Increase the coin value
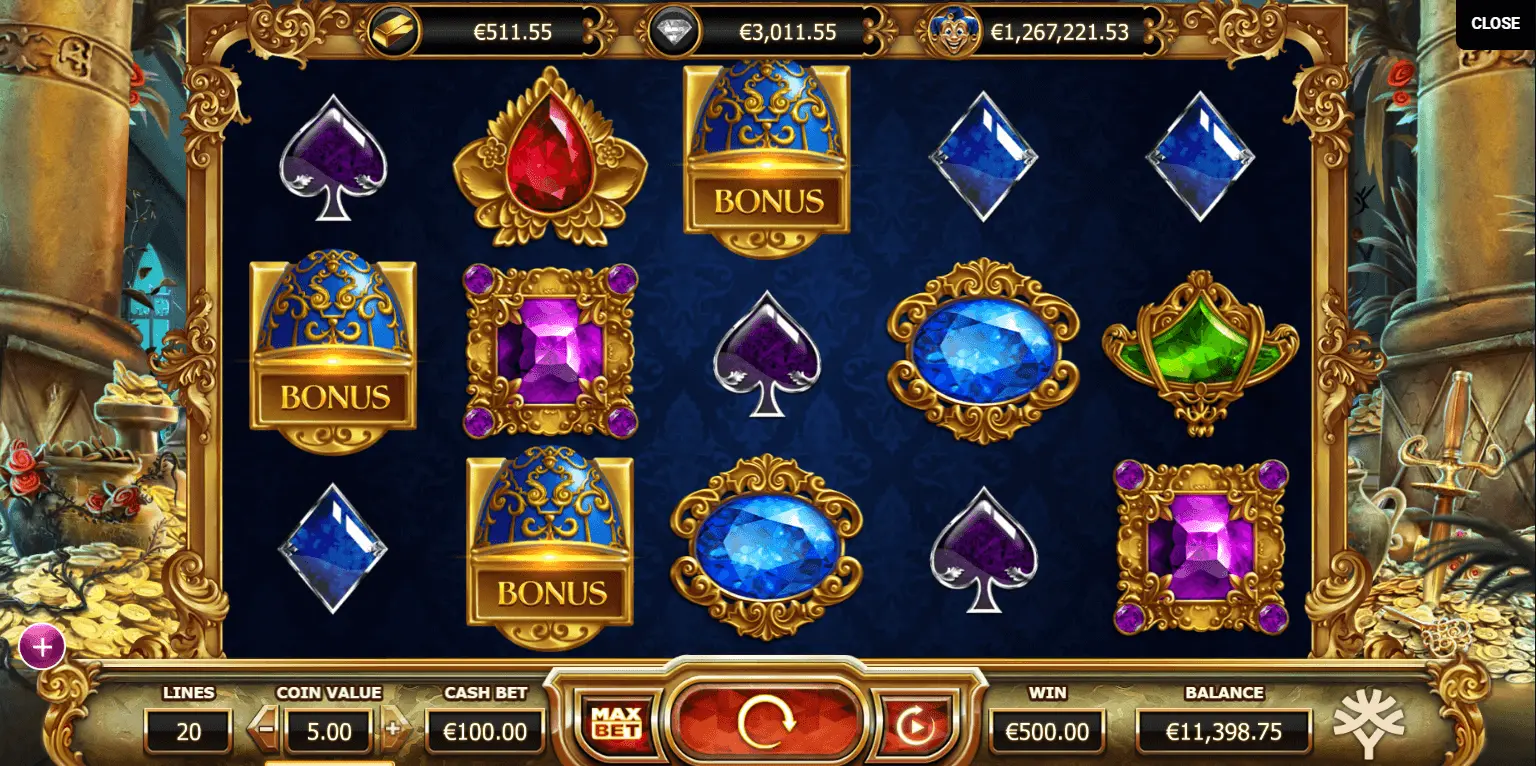Screen dimensions: 1536x766 tap(392, 729)
